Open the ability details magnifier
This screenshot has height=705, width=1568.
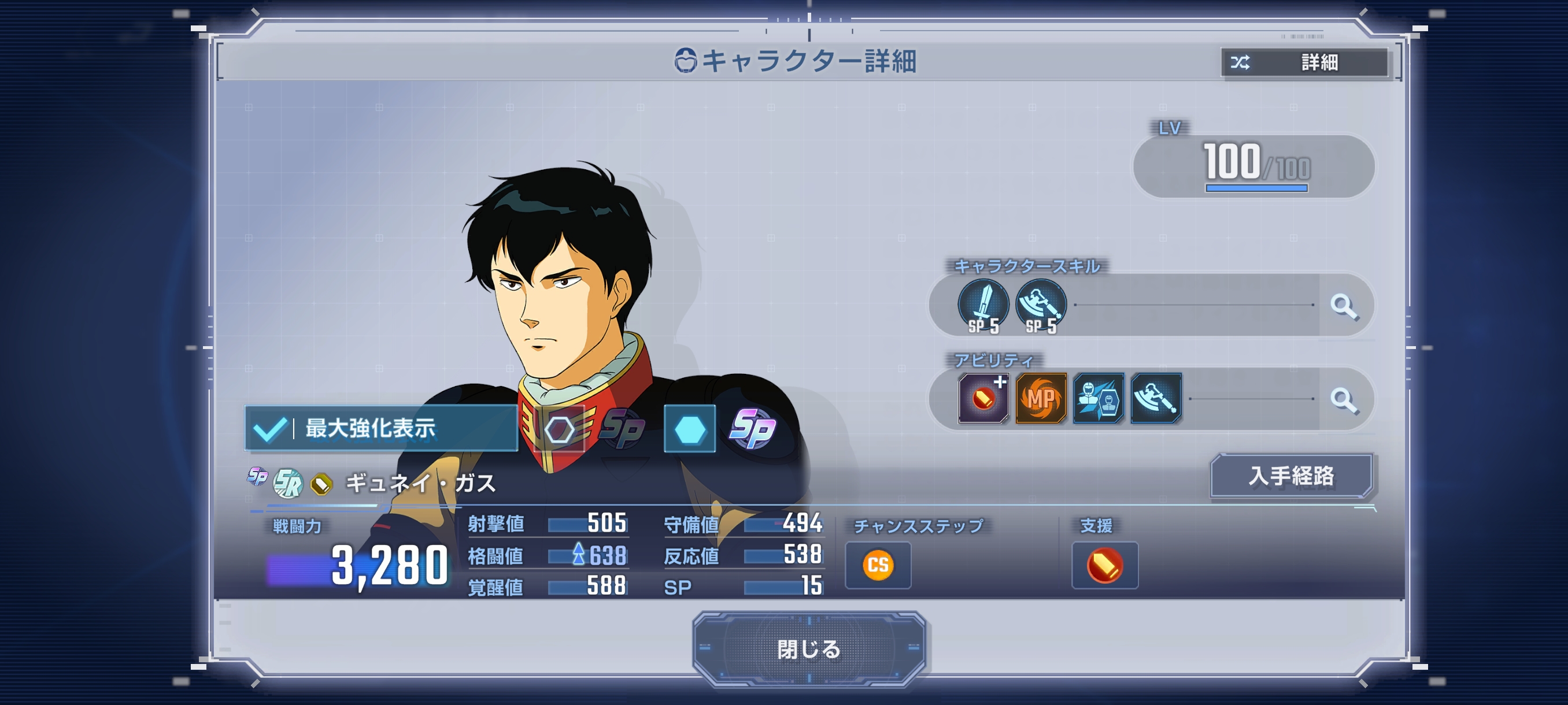1343,400
